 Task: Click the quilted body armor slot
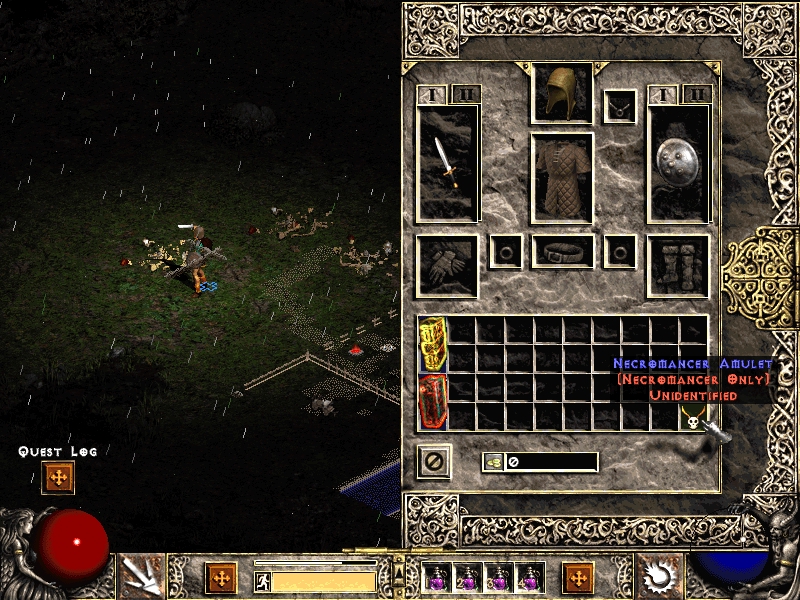[561, 177]
